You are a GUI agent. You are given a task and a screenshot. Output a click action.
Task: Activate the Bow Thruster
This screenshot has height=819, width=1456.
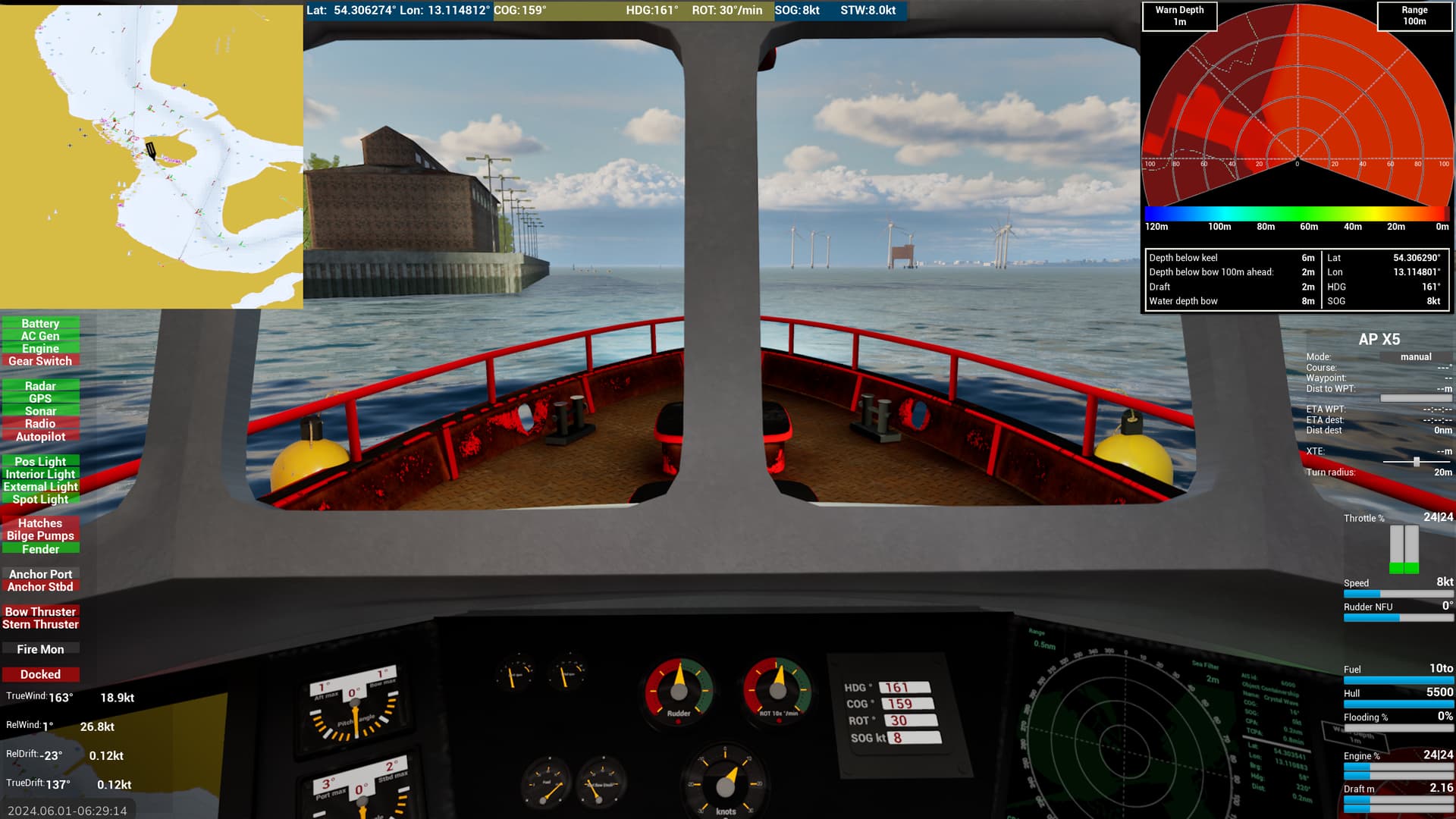(40, 612)
